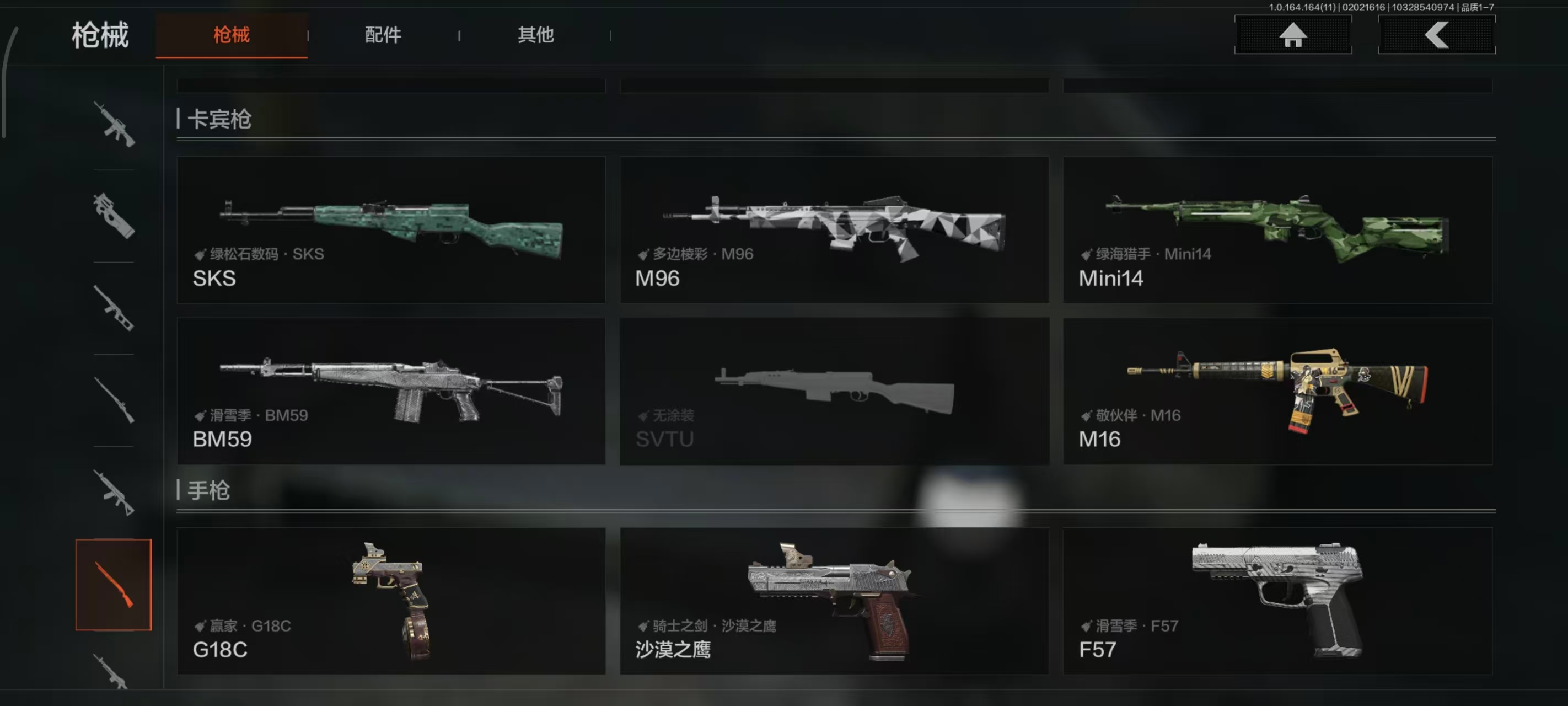Open the G18C pistol card
This screenshot has width=1568, height=706.
click(391, 603)
